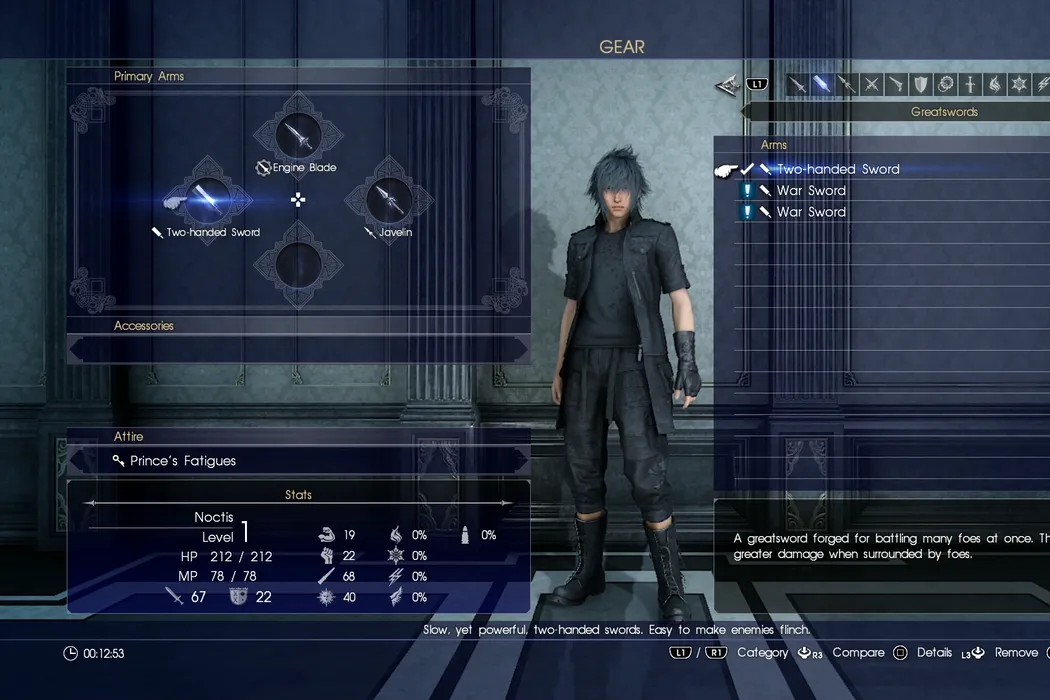Viewport: 1050px width, 700px height.
Task: Switch to the Fire flame category tab
Action: pyautogui.click(x=994, y=85)
